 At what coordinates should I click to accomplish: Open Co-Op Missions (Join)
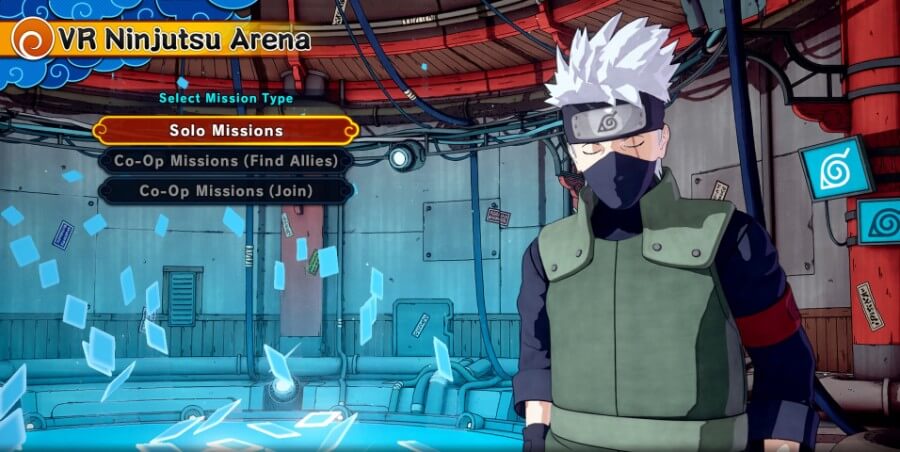pyautogui.click(x=225, y=191)
